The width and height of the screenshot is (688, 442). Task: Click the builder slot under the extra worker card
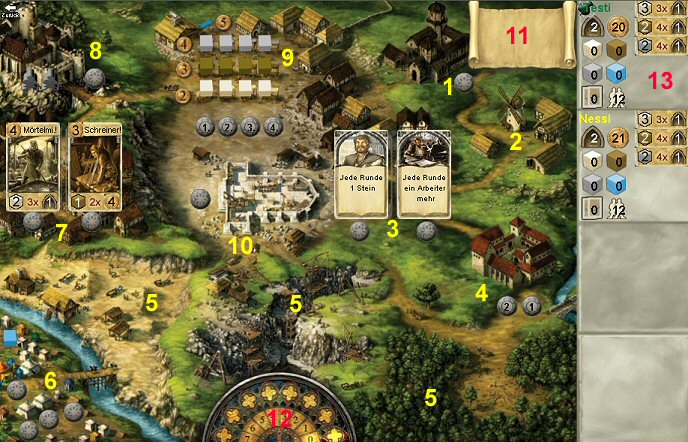click(426, 229)
